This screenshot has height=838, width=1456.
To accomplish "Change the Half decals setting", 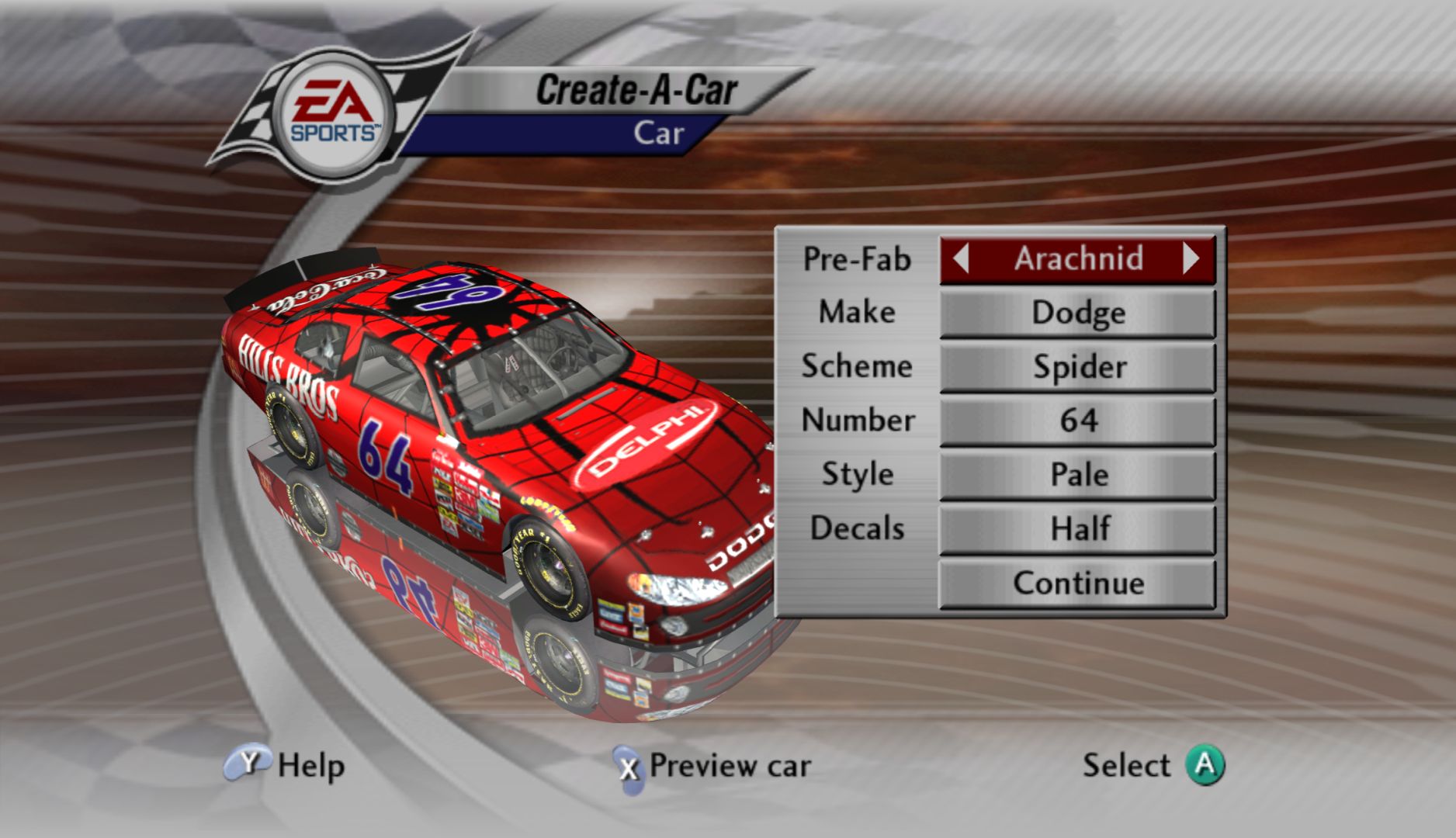I will pos(1077,529).
